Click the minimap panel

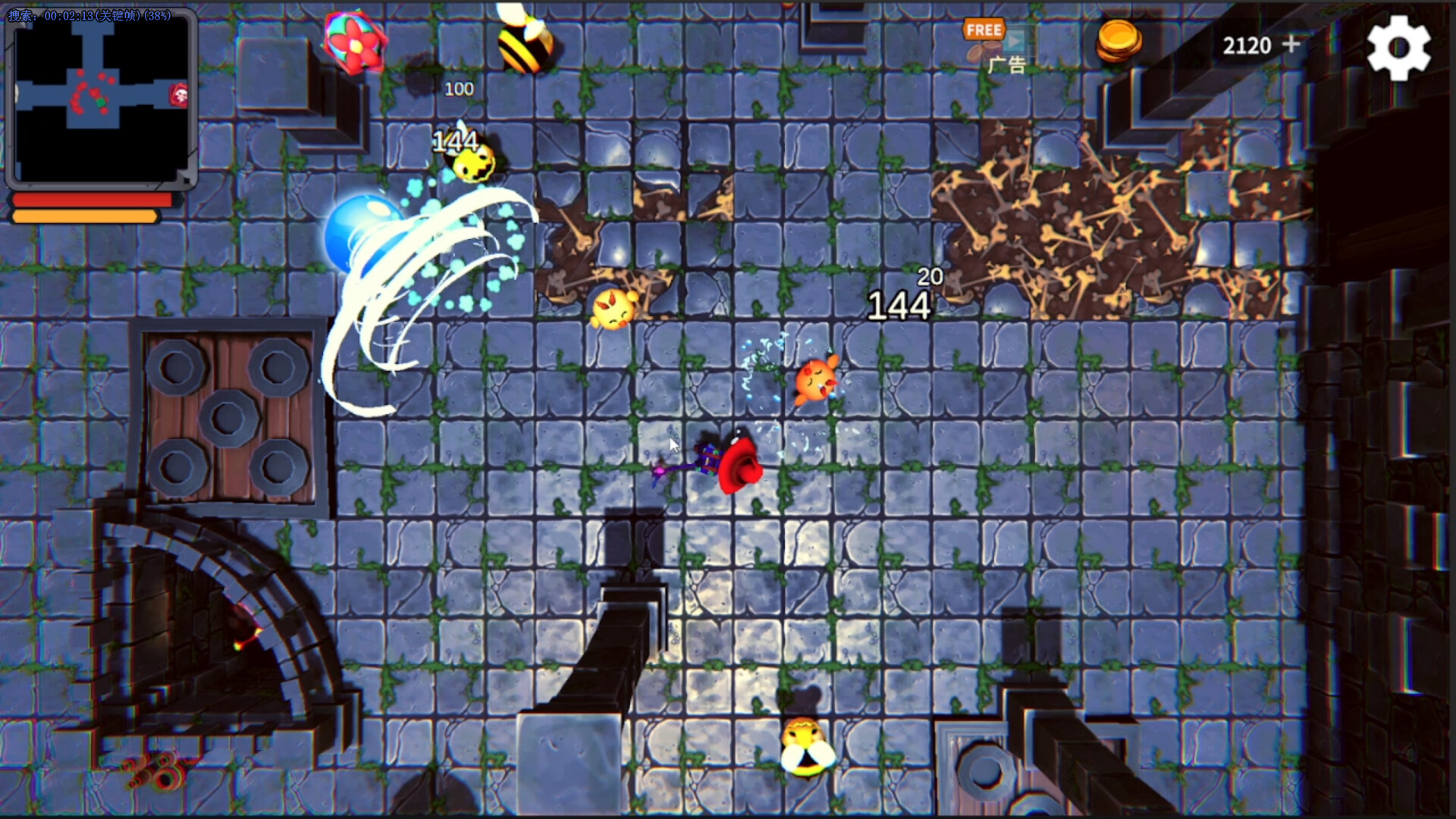coord(102,99)
